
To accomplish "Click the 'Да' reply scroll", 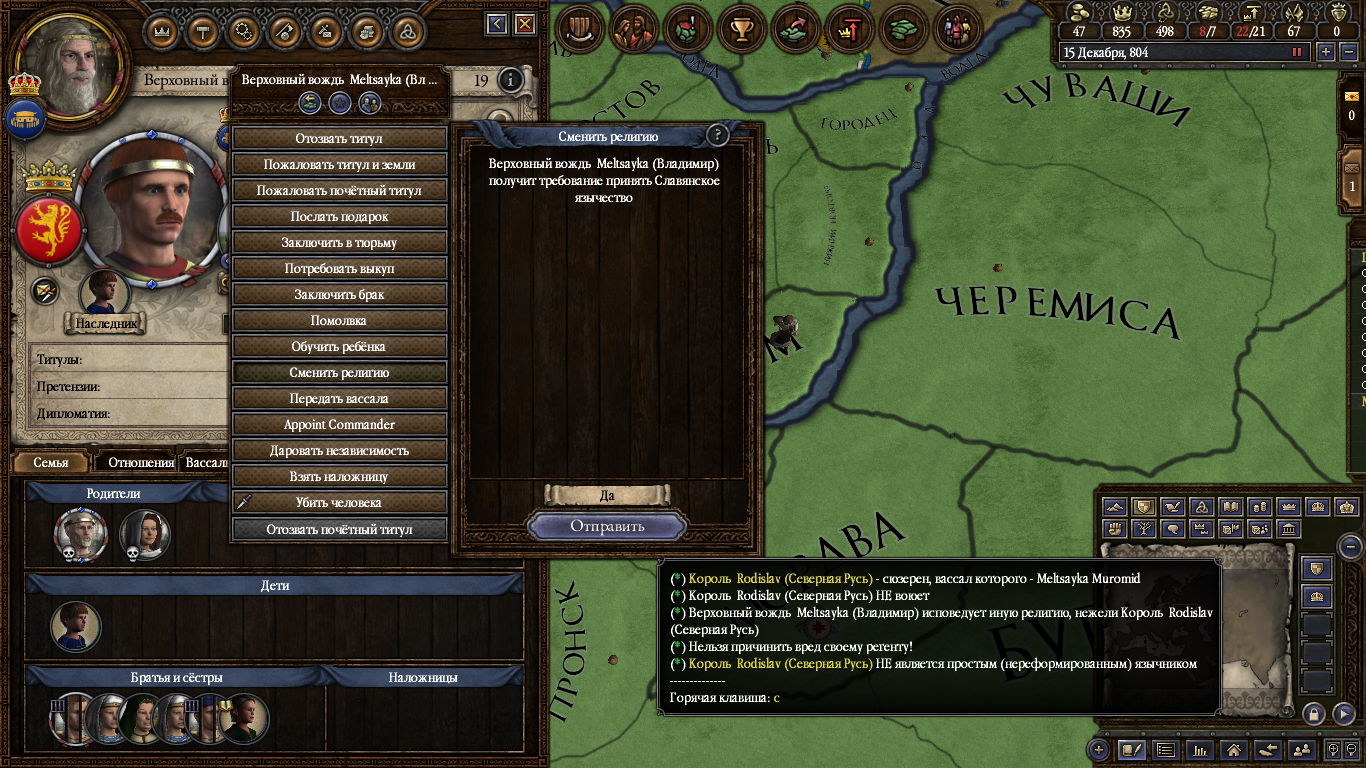I will 607,495.
